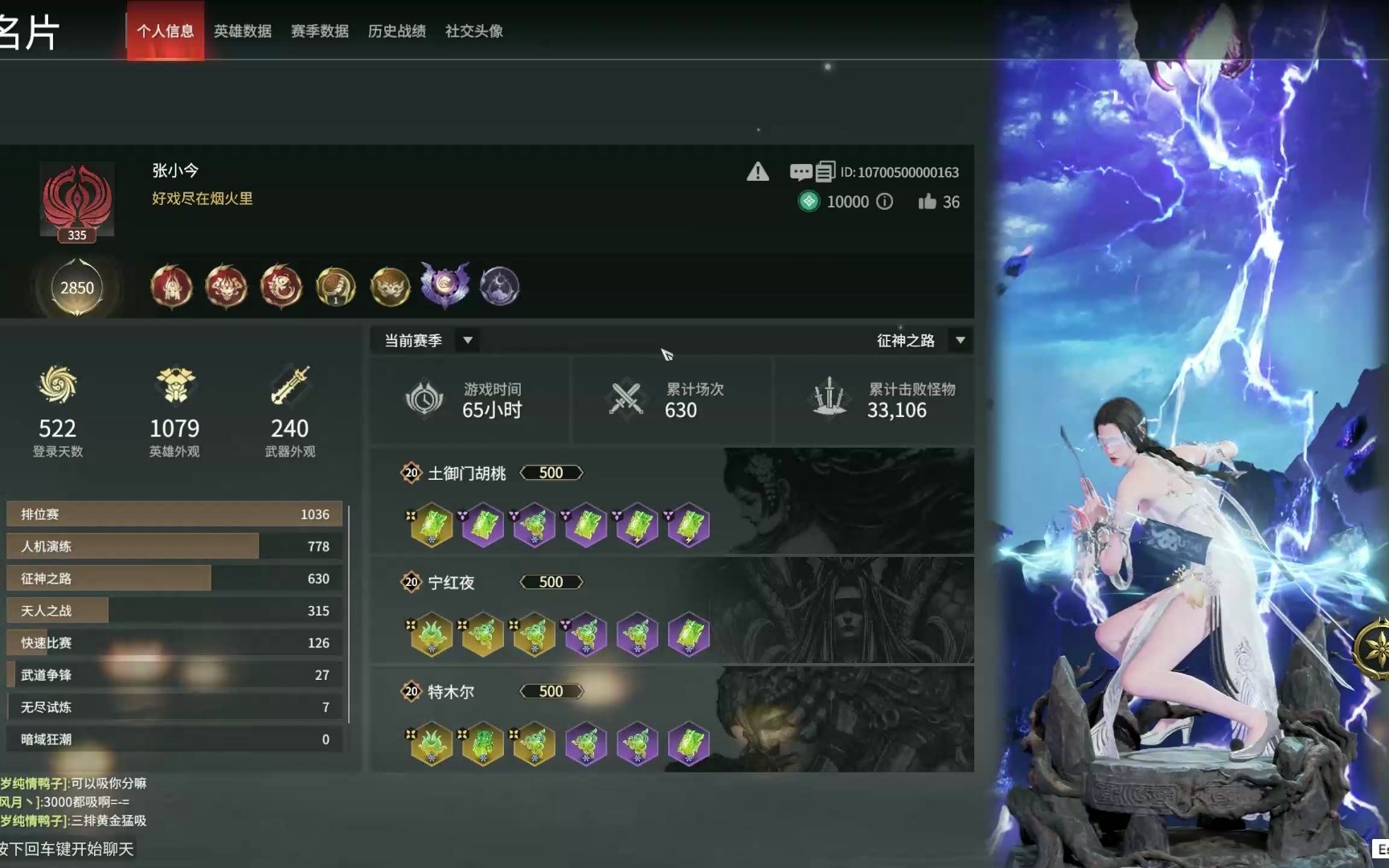Screen dimensions: 1389x868
Task: Copy the player ID using the copy icon
Action: click(825, 172)
